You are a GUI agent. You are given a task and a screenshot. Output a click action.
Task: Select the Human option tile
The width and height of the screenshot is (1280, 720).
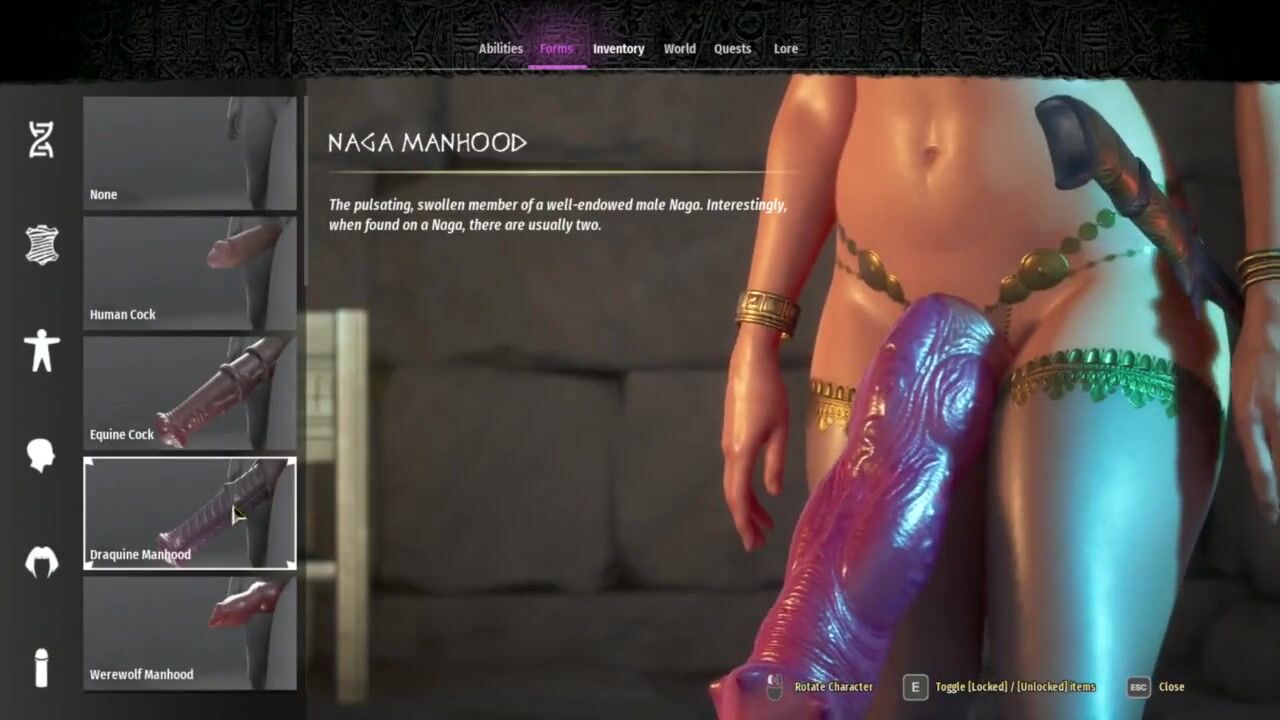tap(189, 273)
